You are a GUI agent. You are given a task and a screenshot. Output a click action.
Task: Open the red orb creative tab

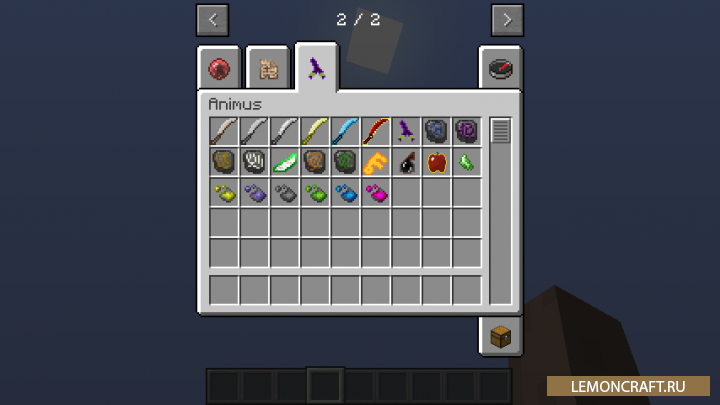click(219, 68)
